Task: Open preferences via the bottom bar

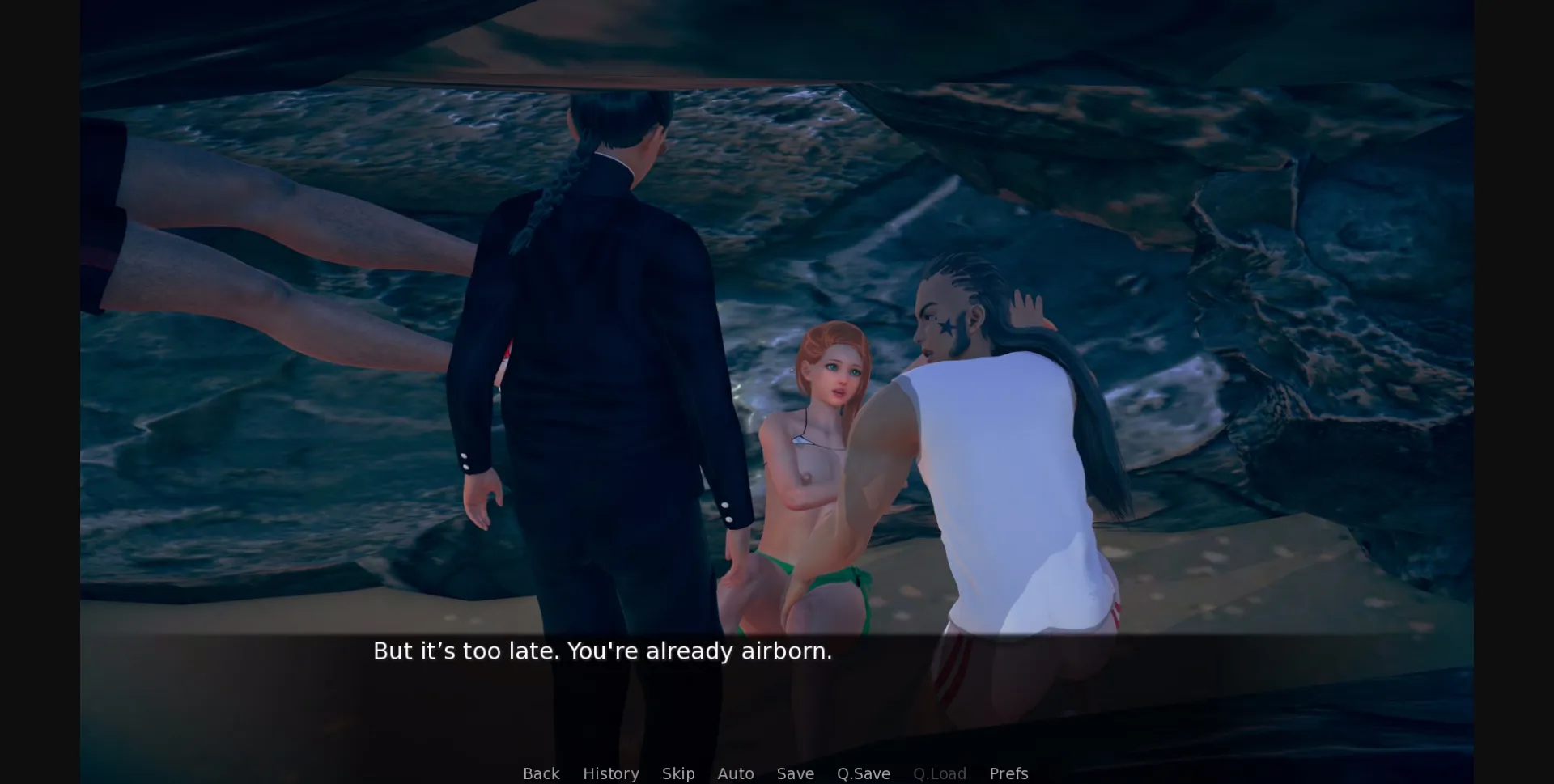Action: (1008, 773)
